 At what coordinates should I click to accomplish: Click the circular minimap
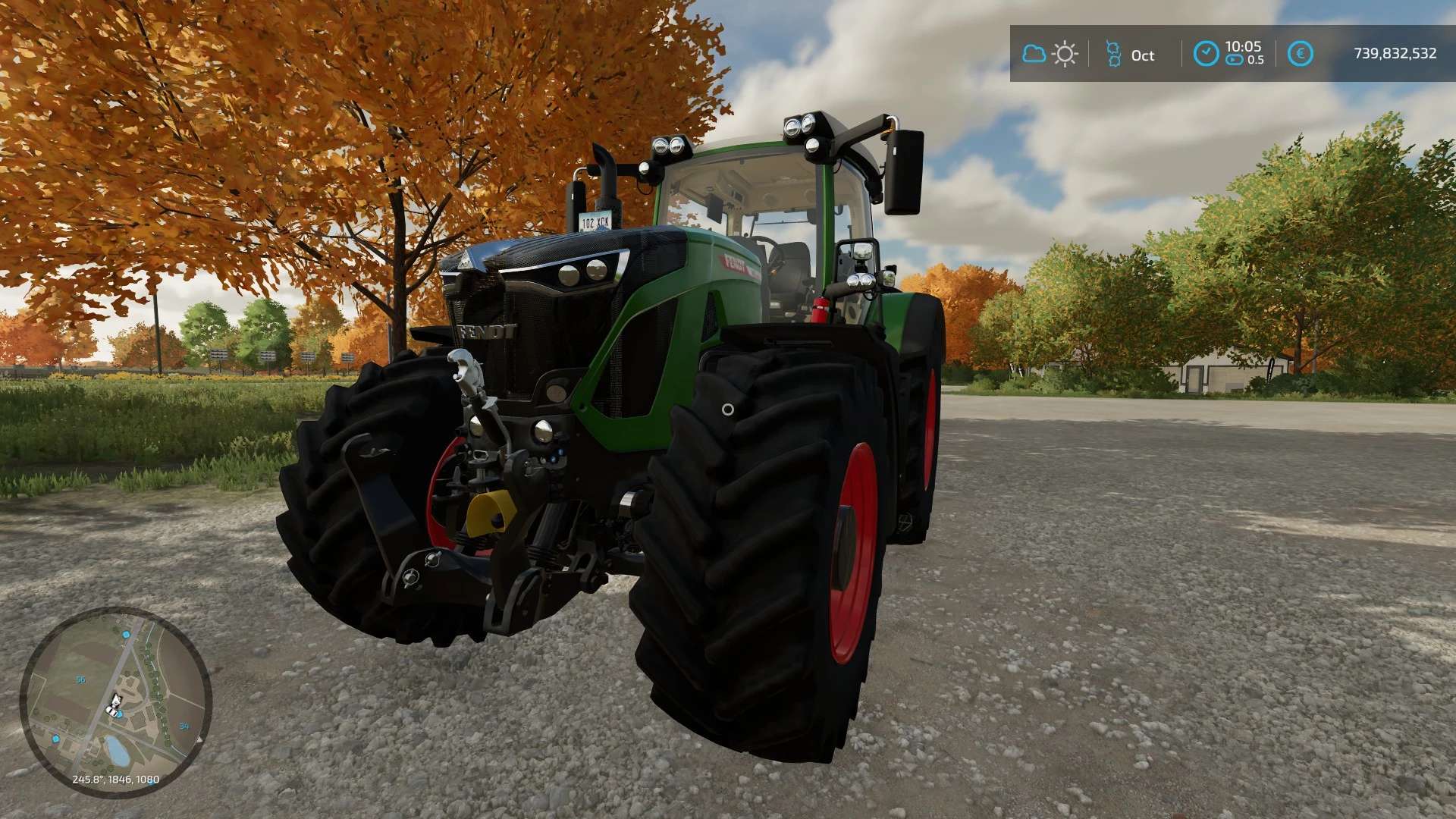(x=115, y=701)
